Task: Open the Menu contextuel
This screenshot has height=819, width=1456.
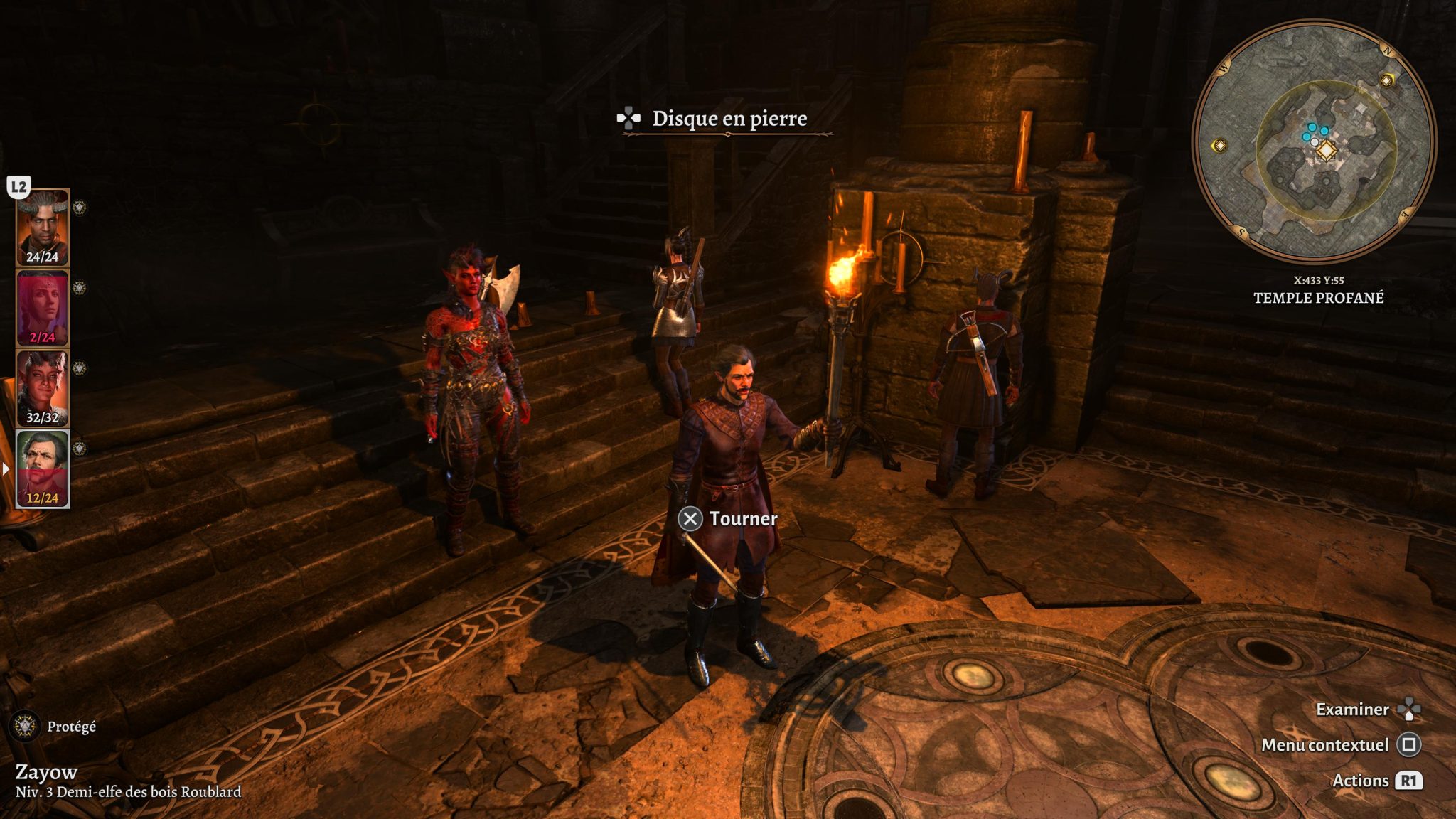Action: [x=1325, y=745]
